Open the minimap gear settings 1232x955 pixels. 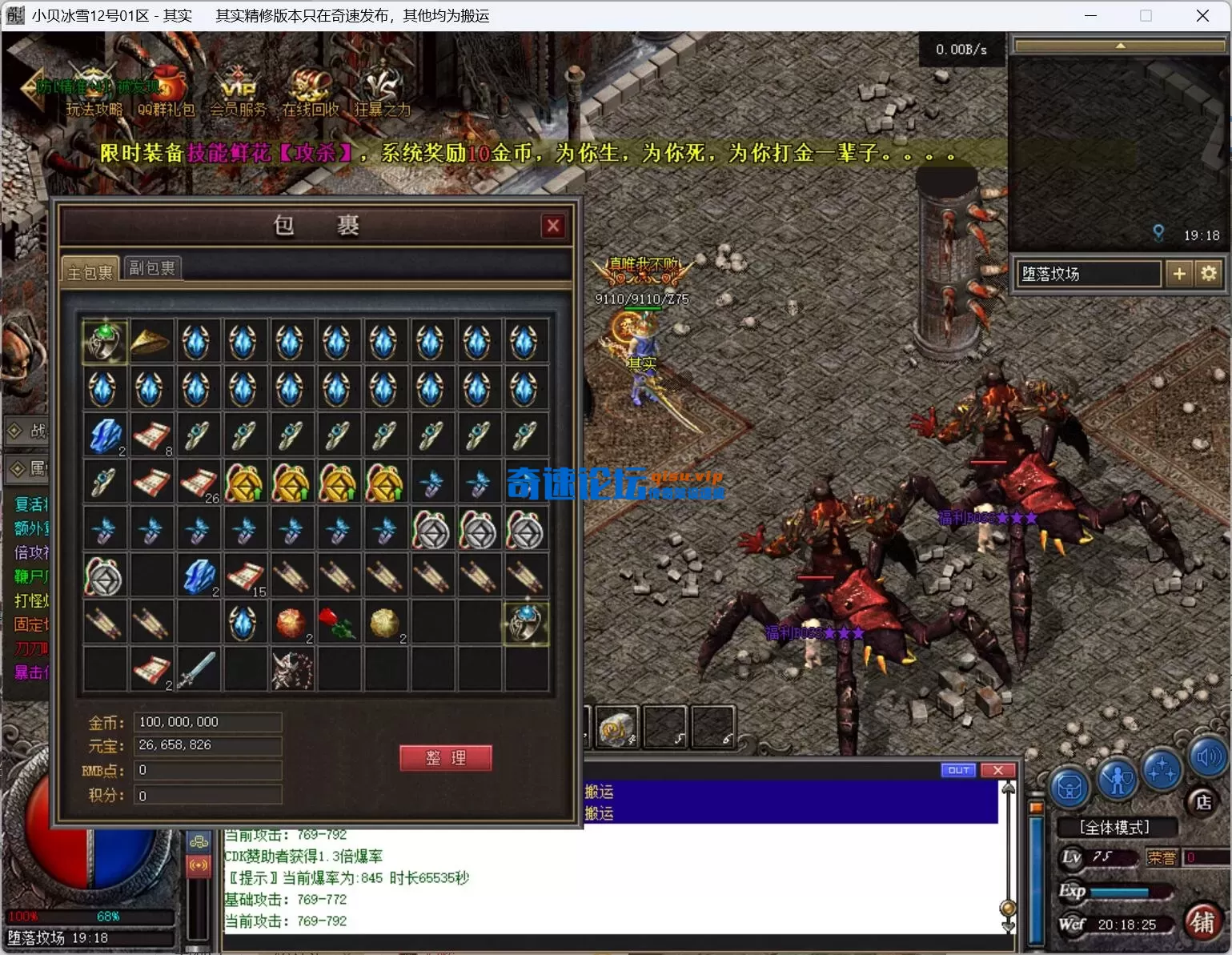point(1208,274)
